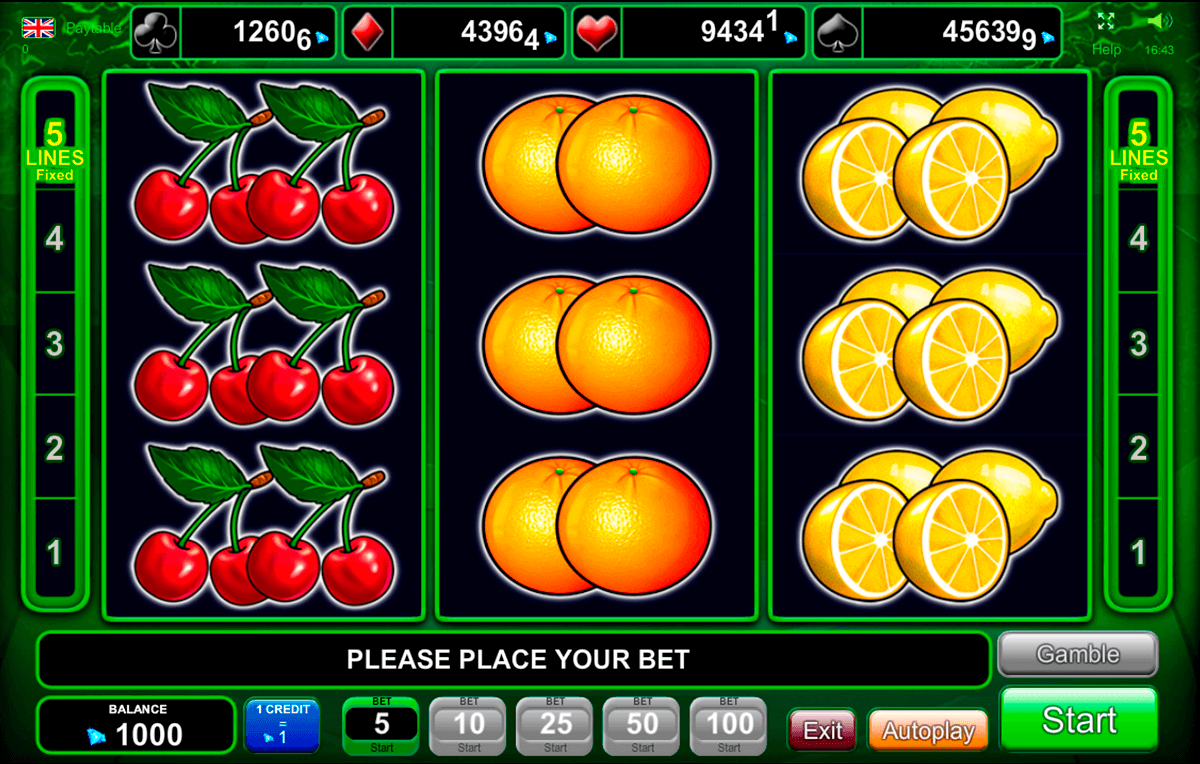Change language via the UK flag

coord(39,27)
